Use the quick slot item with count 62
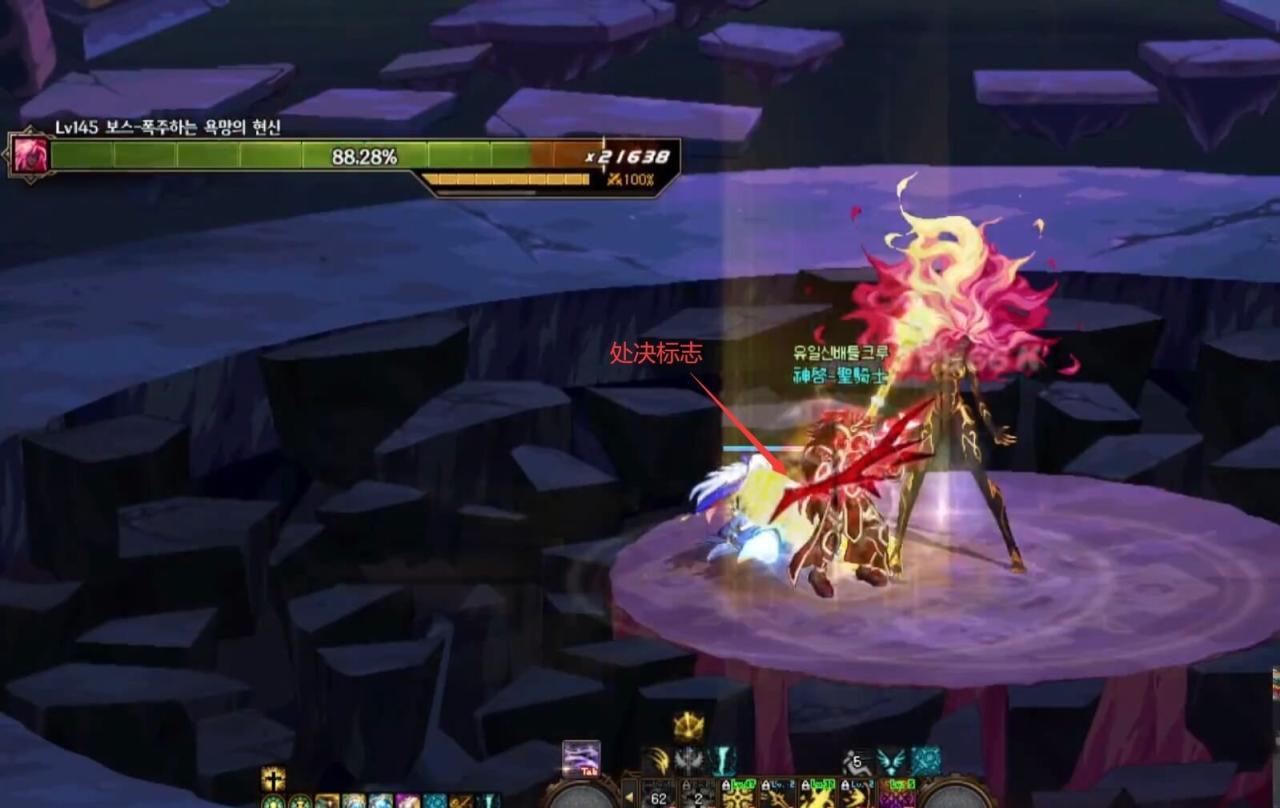Screen dimensions: 1280x808 tap(658, 795)
